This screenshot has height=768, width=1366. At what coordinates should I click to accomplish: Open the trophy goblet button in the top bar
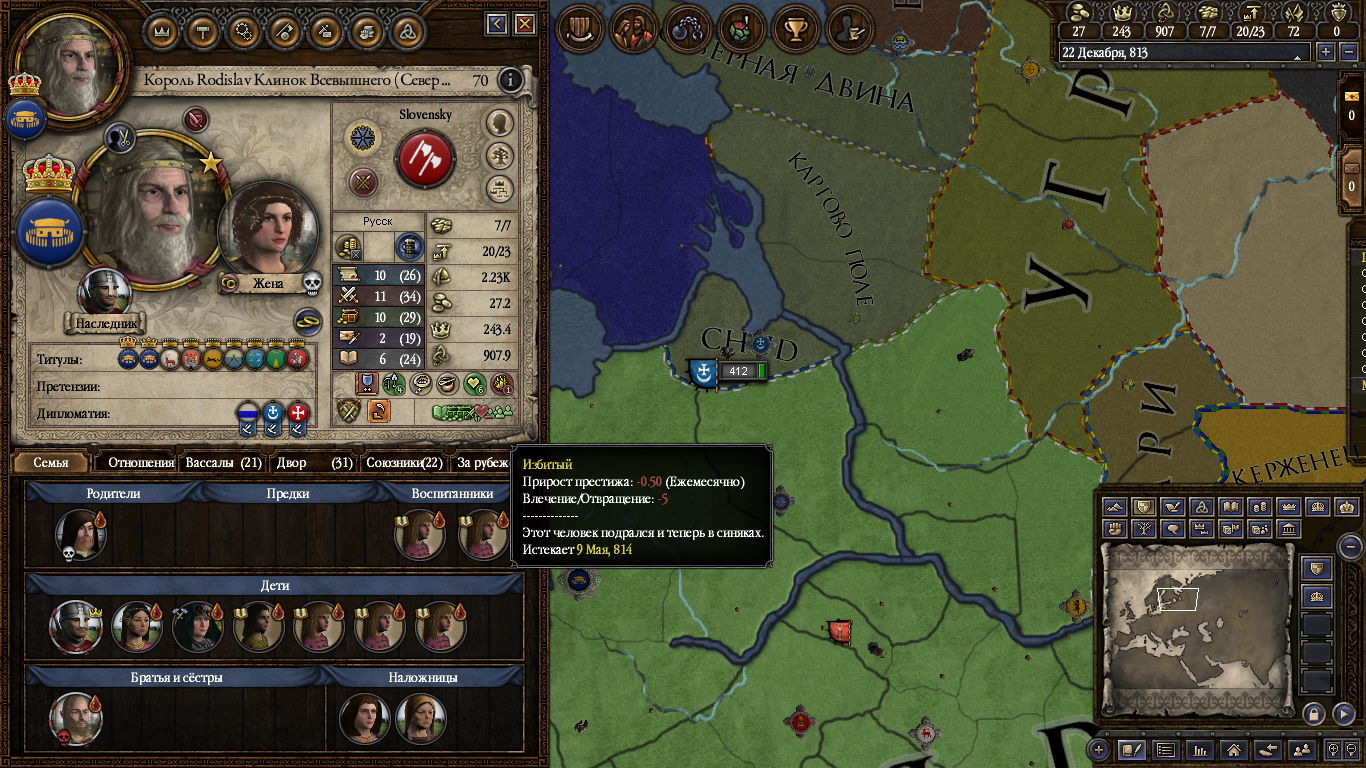coord(797,27)
